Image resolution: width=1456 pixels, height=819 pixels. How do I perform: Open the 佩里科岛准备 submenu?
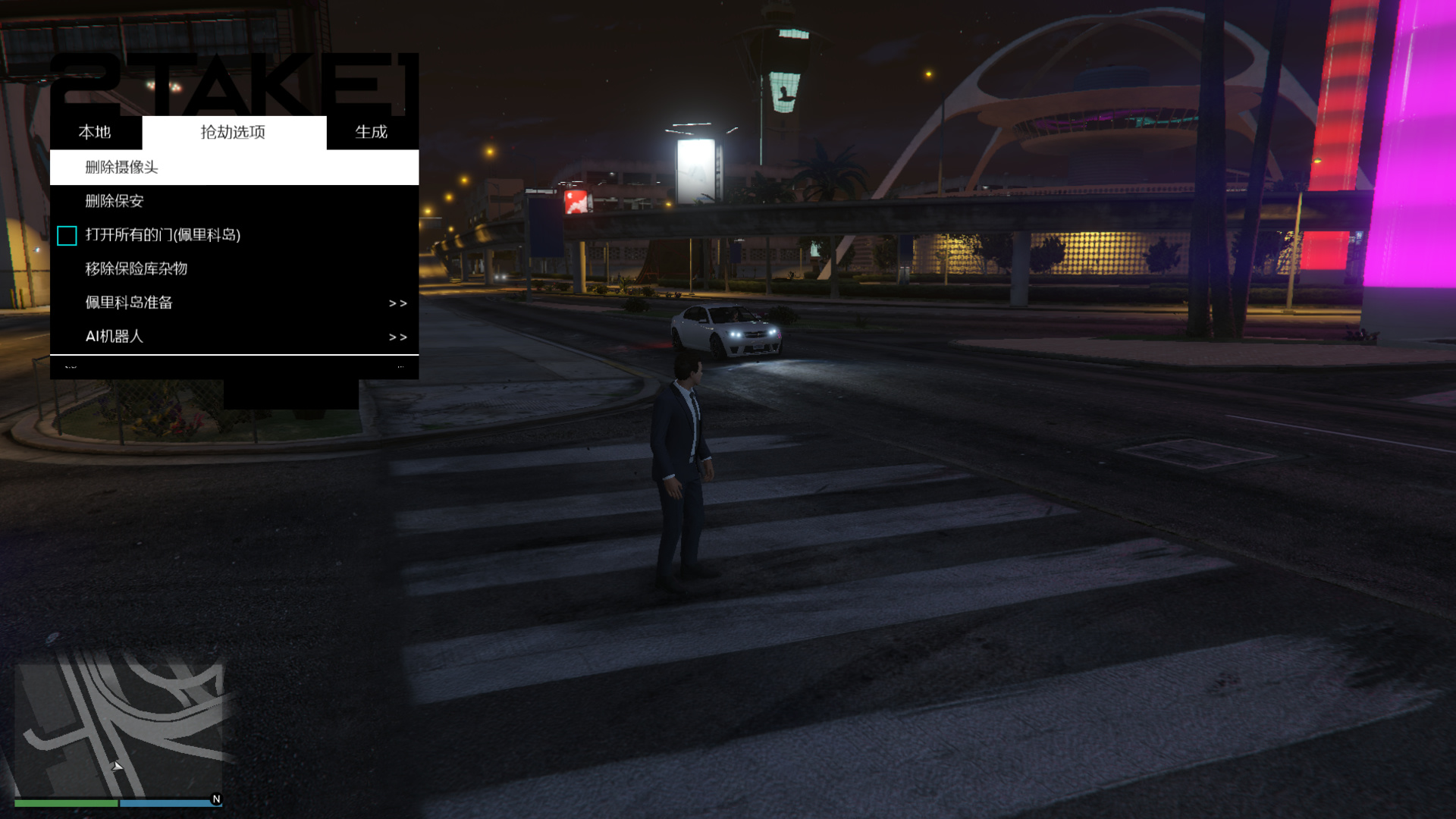[x=234, y=303]
